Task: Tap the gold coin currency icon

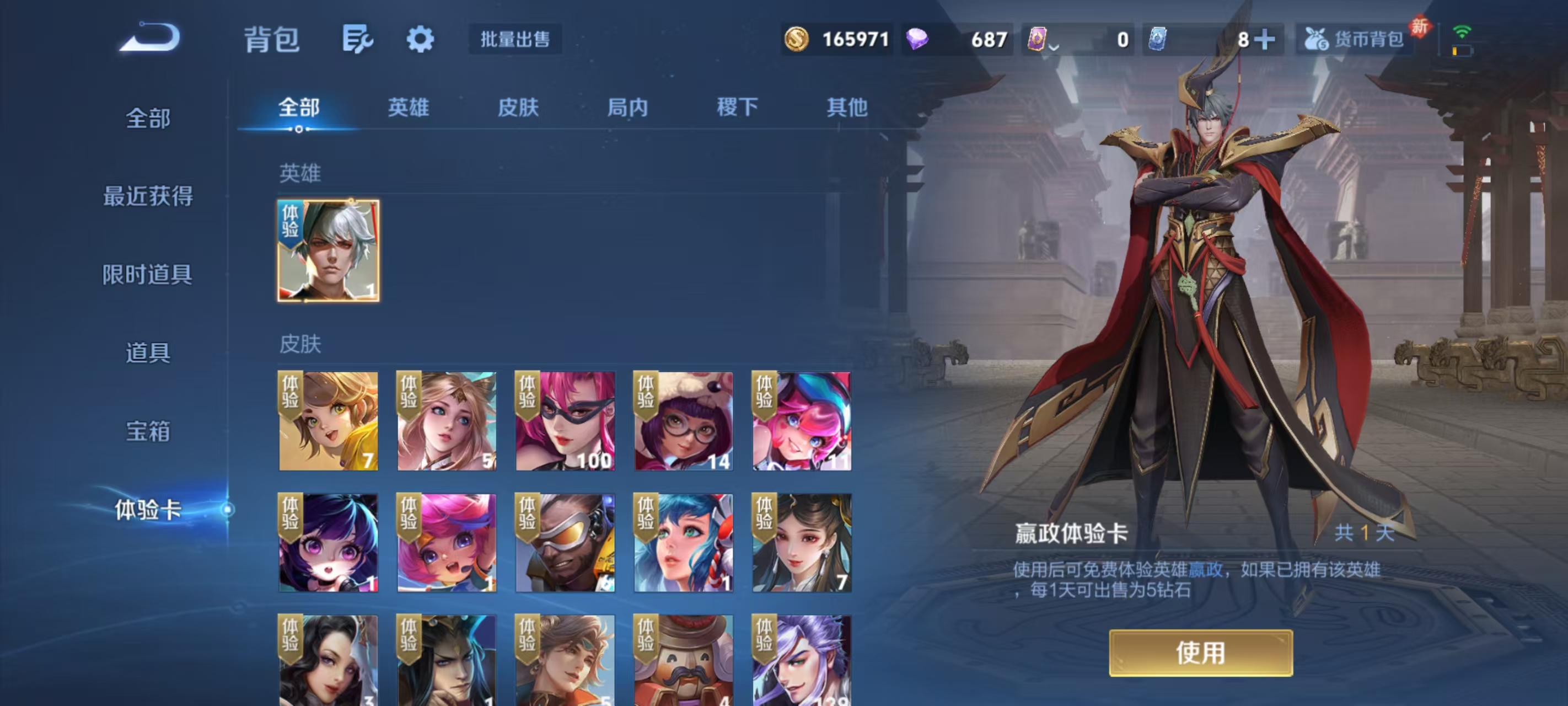Action: coord(798,40)
